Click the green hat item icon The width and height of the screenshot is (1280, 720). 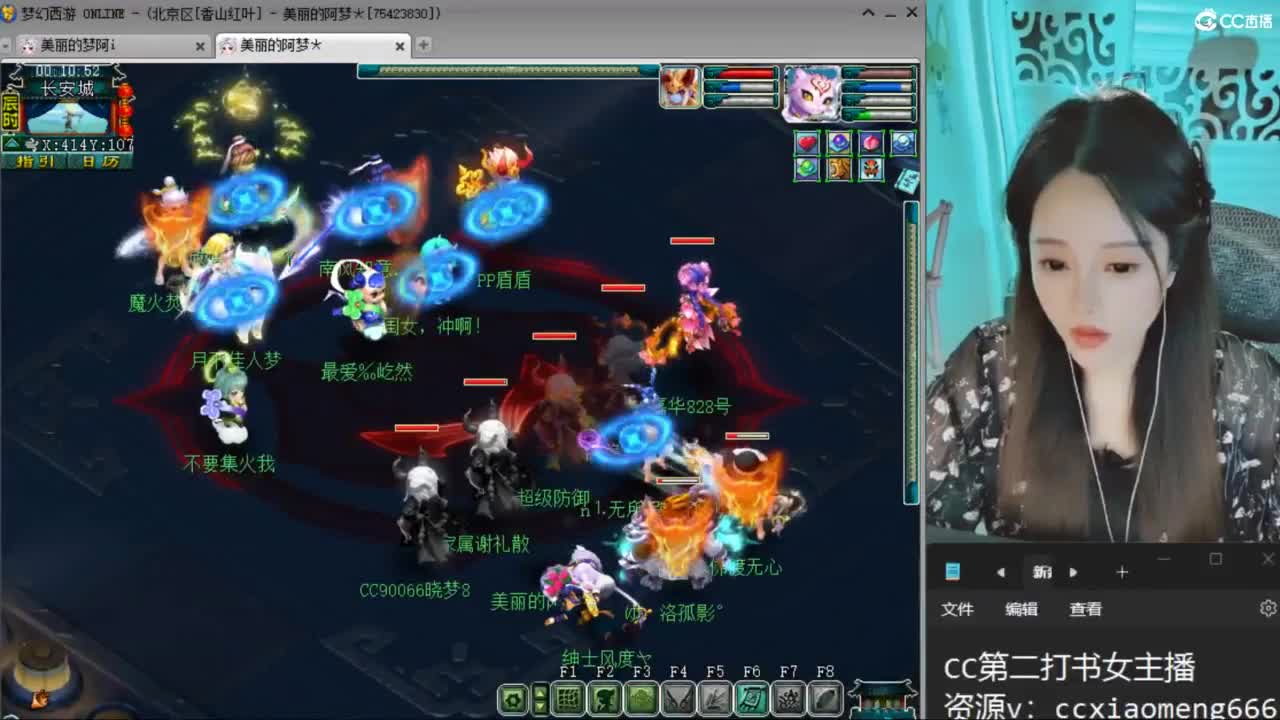[x=807, y=169]
